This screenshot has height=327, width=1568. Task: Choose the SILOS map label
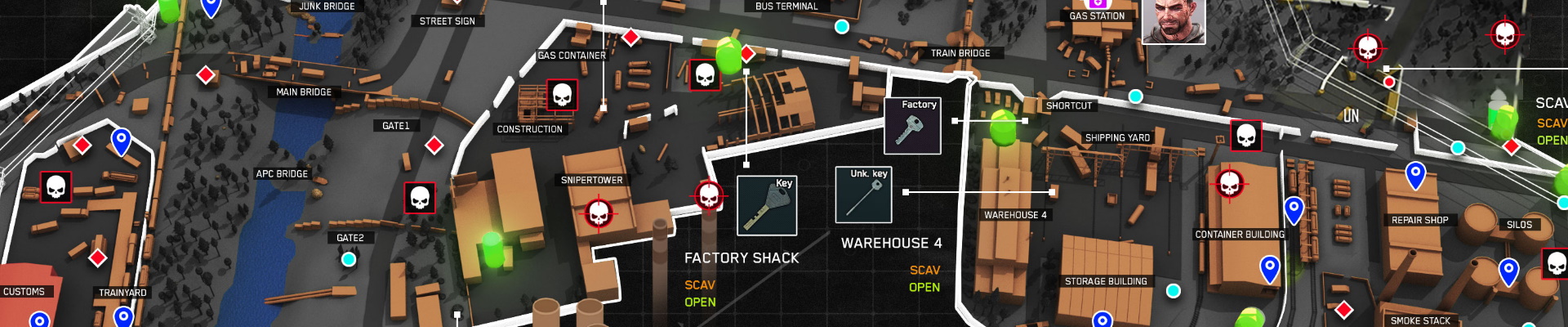point(1519,225)
